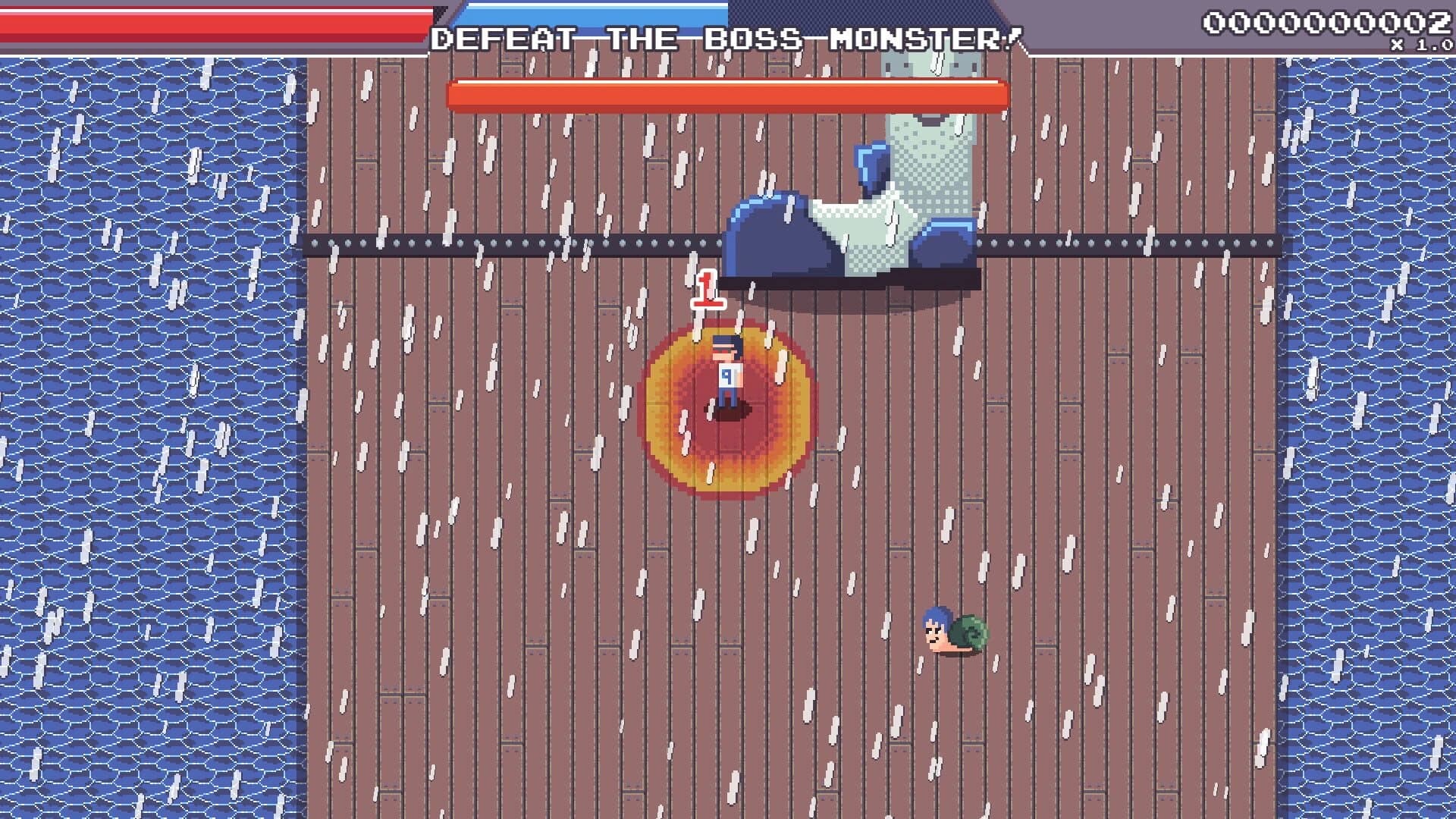1456x819 pixels.
Task: Click the rightmost dot on the chain barrier
Action: (1269, 243)
